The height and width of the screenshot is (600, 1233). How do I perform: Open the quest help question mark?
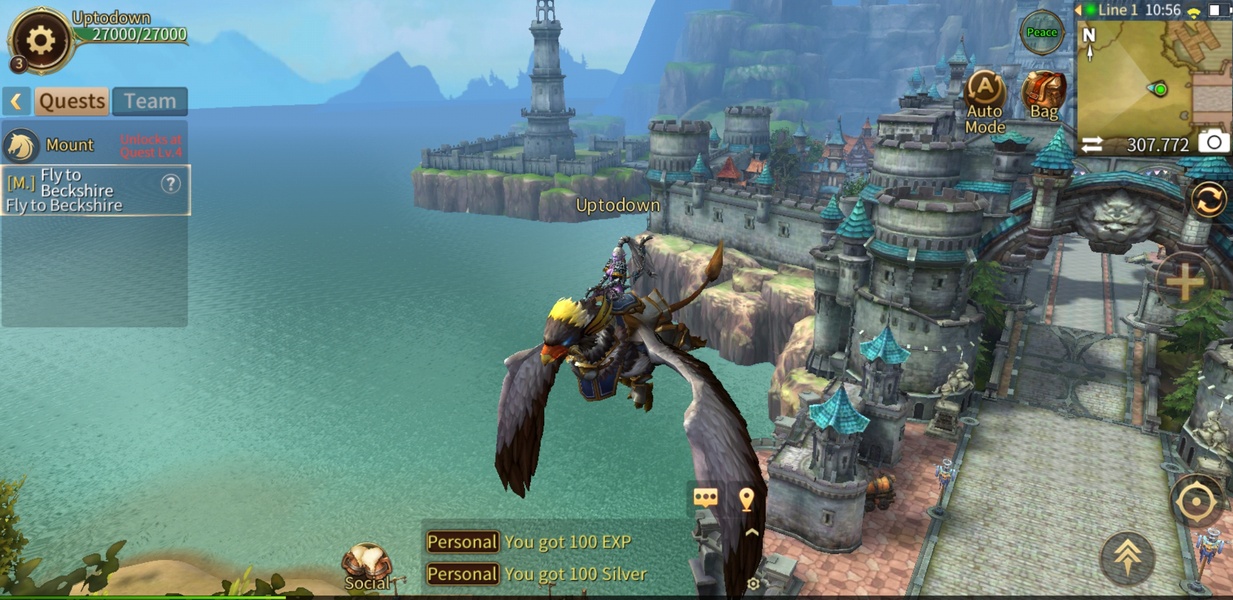[x=171, y=183]
